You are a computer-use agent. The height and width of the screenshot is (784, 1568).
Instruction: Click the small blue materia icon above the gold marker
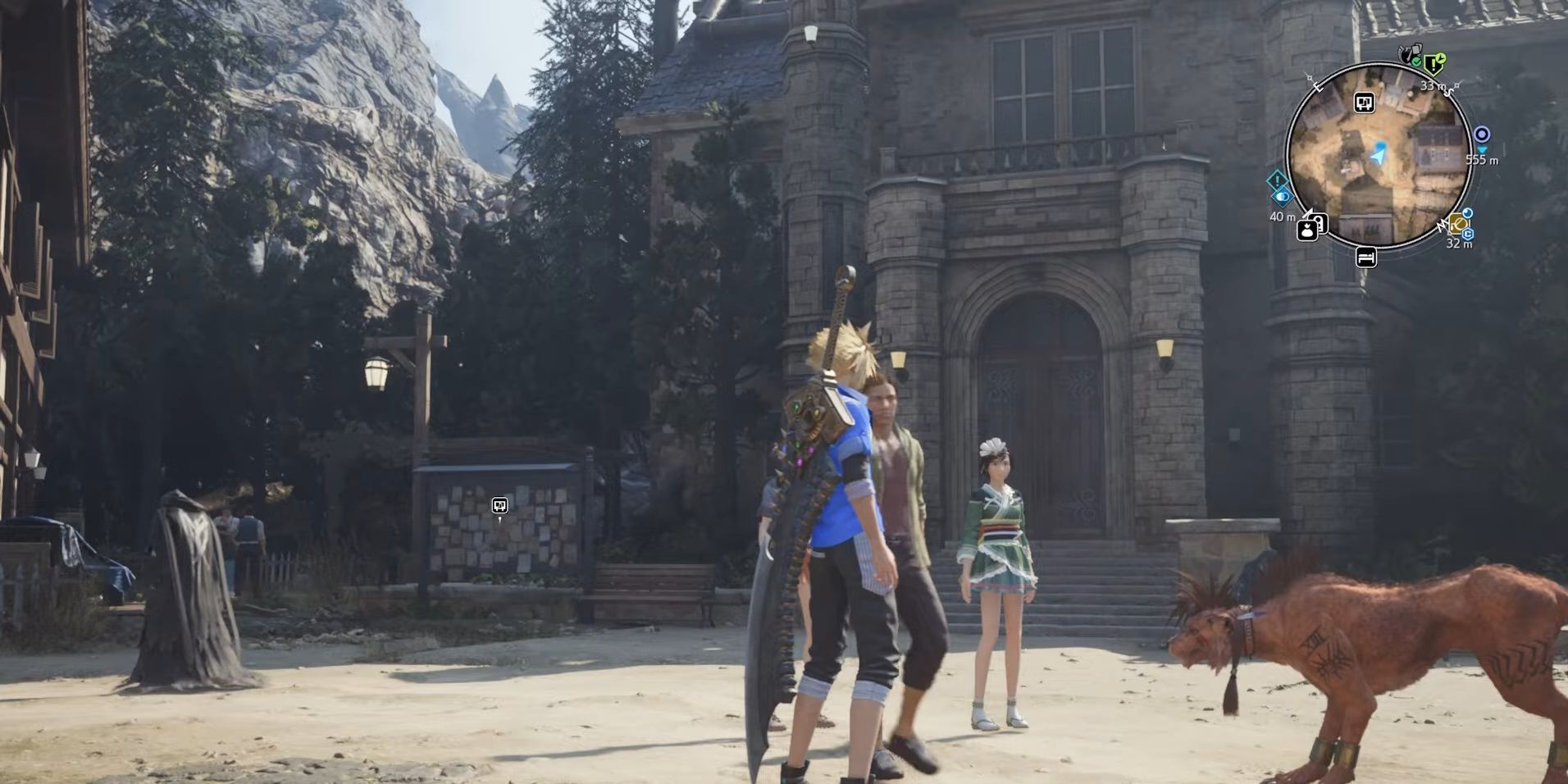coord(1466,214)
